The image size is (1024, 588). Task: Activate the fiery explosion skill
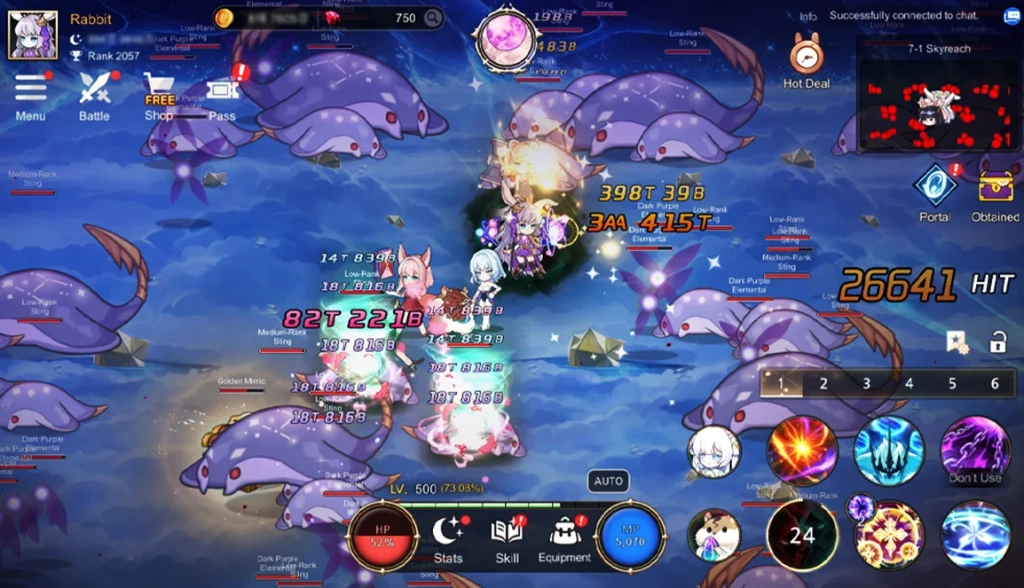coord(802,451)
